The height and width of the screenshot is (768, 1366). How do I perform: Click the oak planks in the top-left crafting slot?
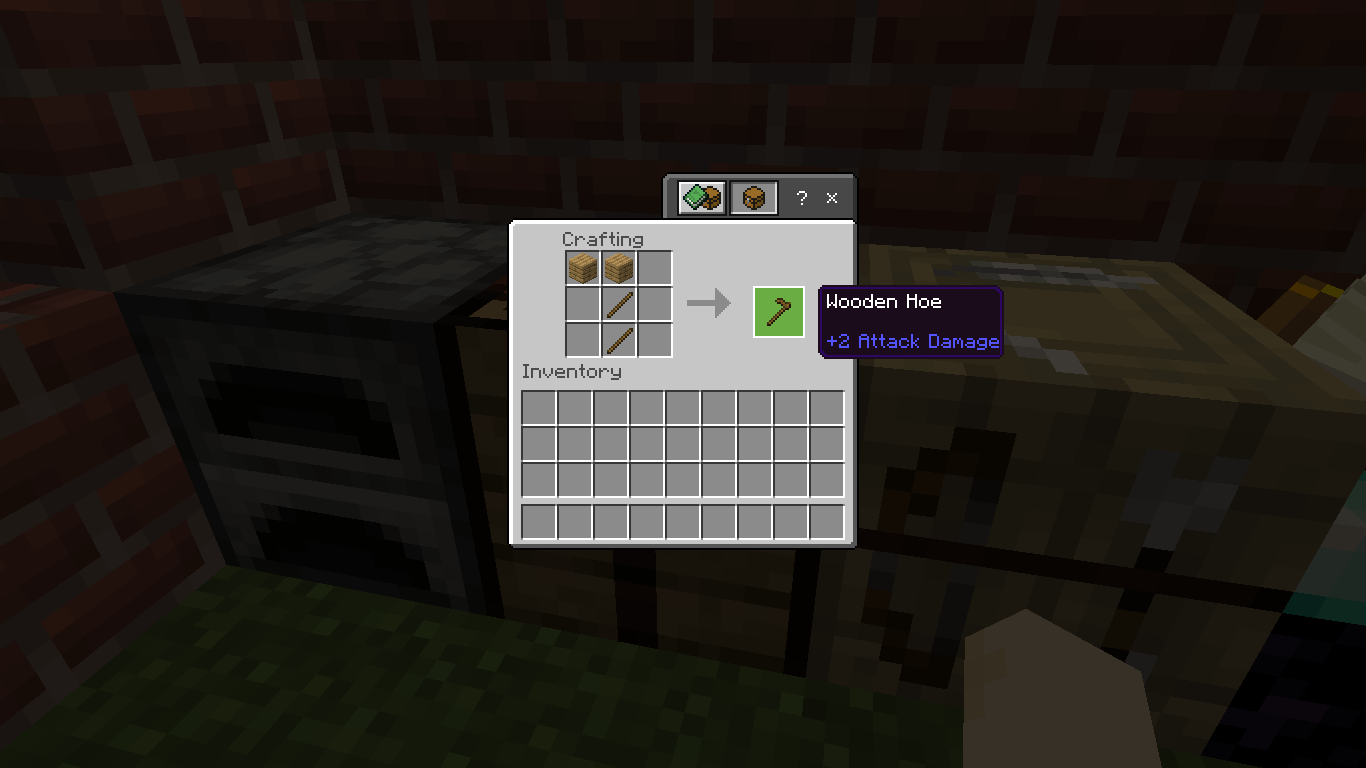[582, 267]
